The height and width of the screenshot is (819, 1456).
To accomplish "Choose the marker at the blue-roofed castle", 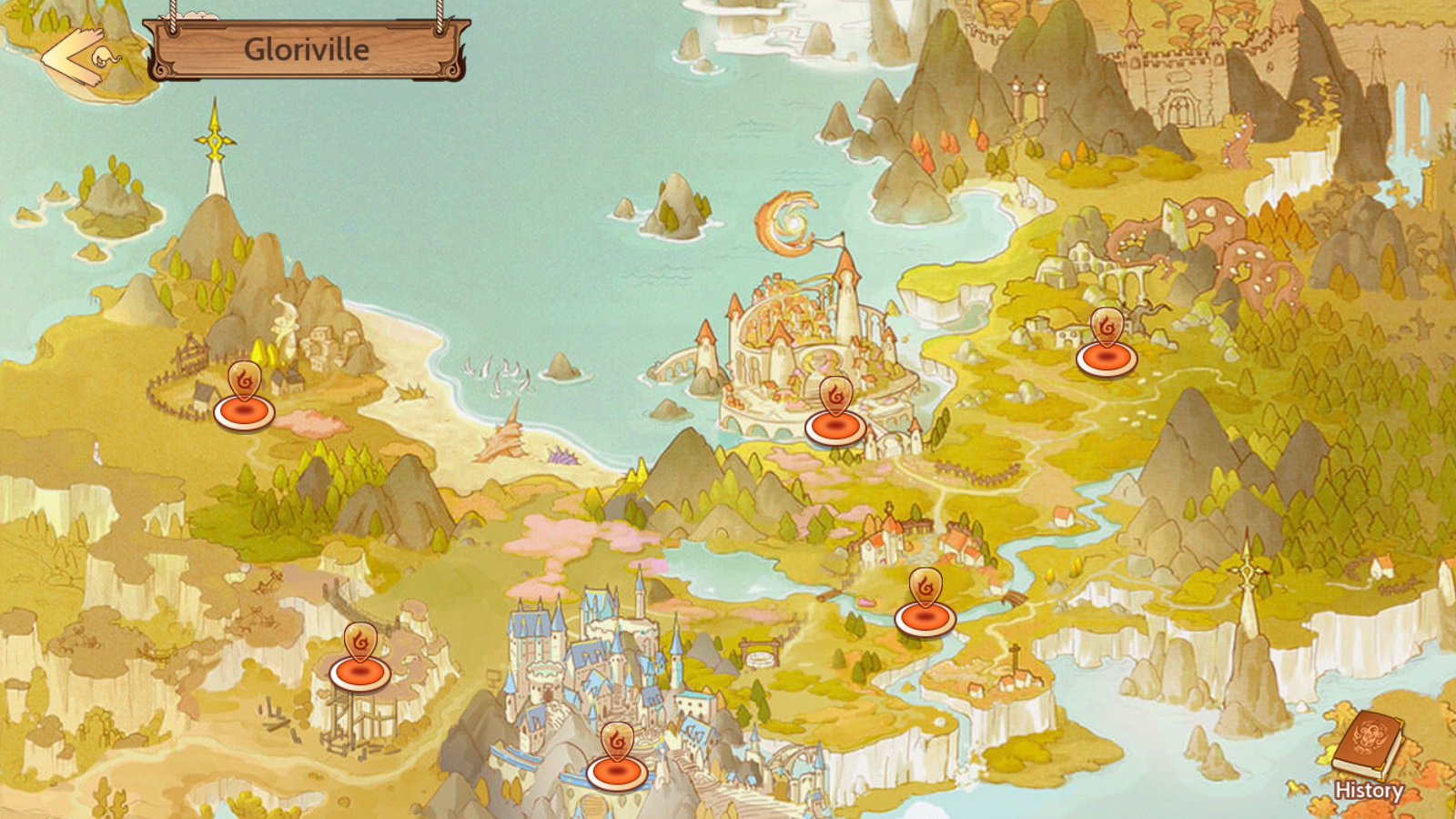I will pyautogui.click(x=617, y=760).
